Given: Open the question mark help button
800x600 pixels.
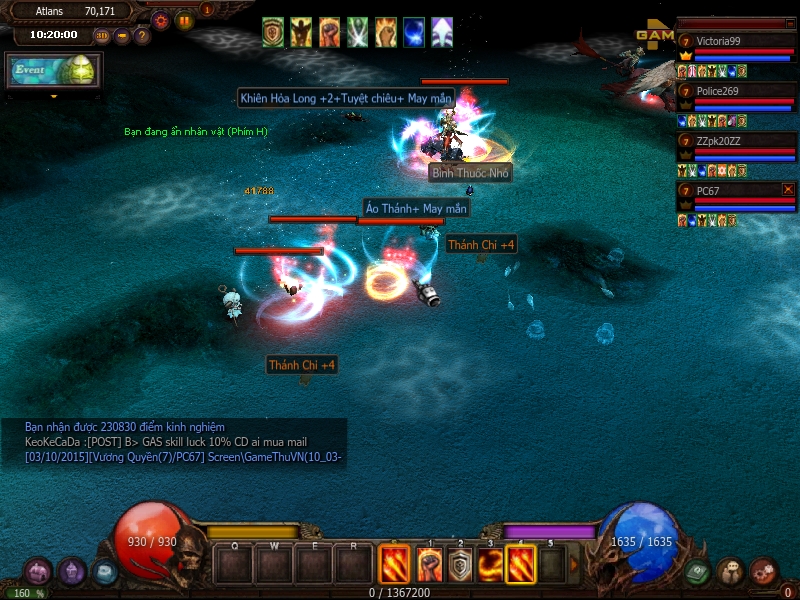Looking at the screenshot, I should click(x=142, y=36).
